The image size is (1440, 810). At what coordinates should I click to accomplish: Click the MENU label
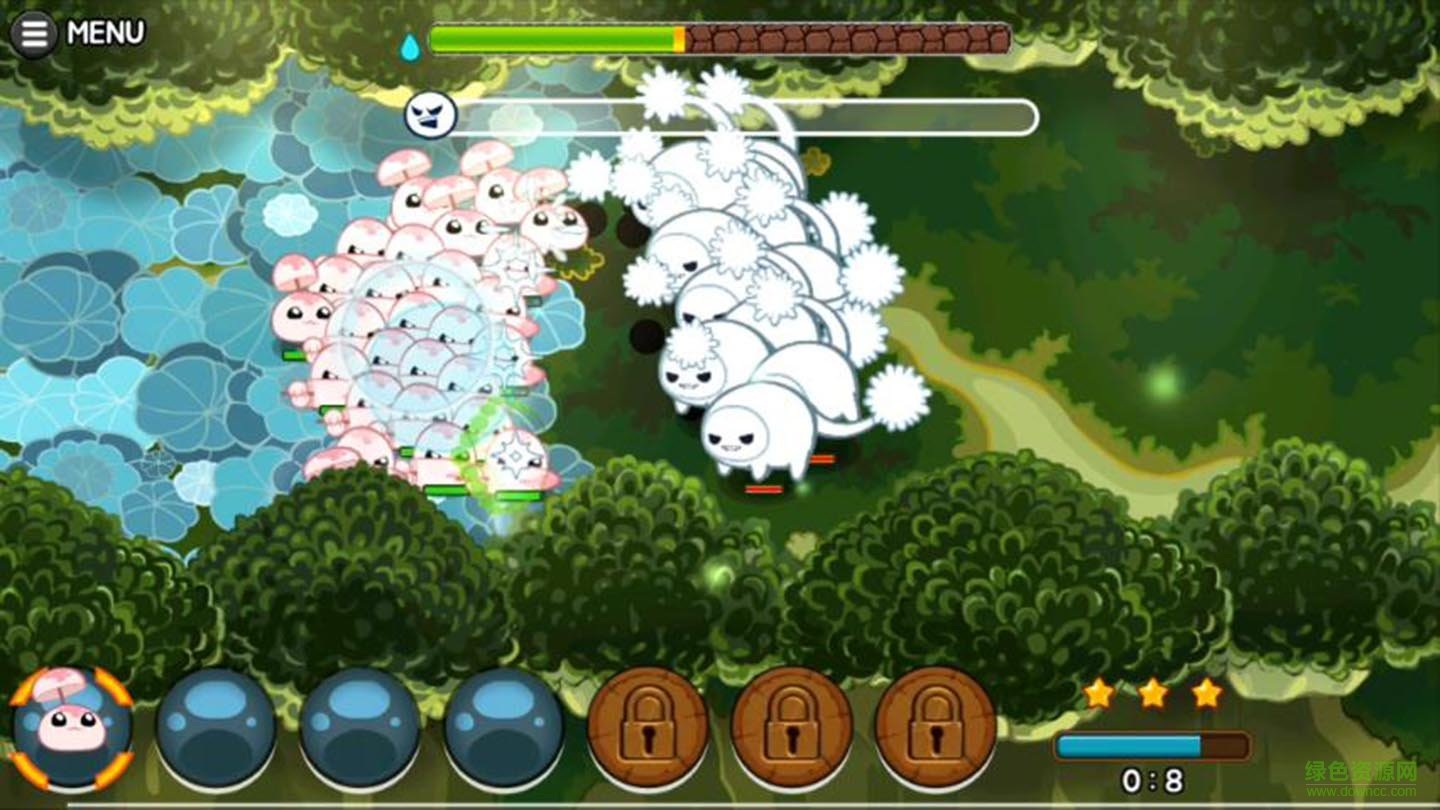[105, 30]
